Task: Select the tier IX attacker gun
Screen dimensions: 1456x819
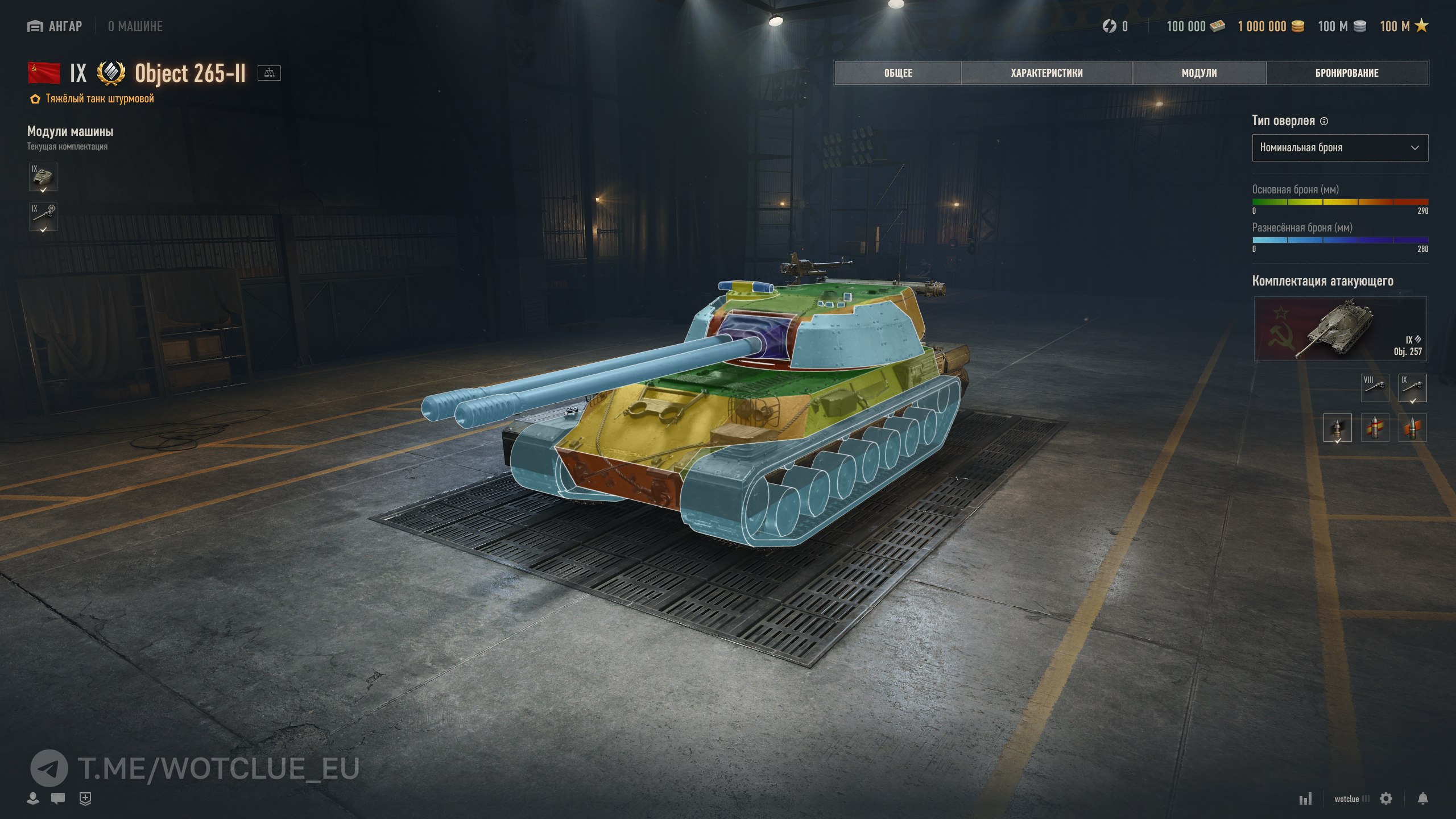Action: [x=1412, y=387]
